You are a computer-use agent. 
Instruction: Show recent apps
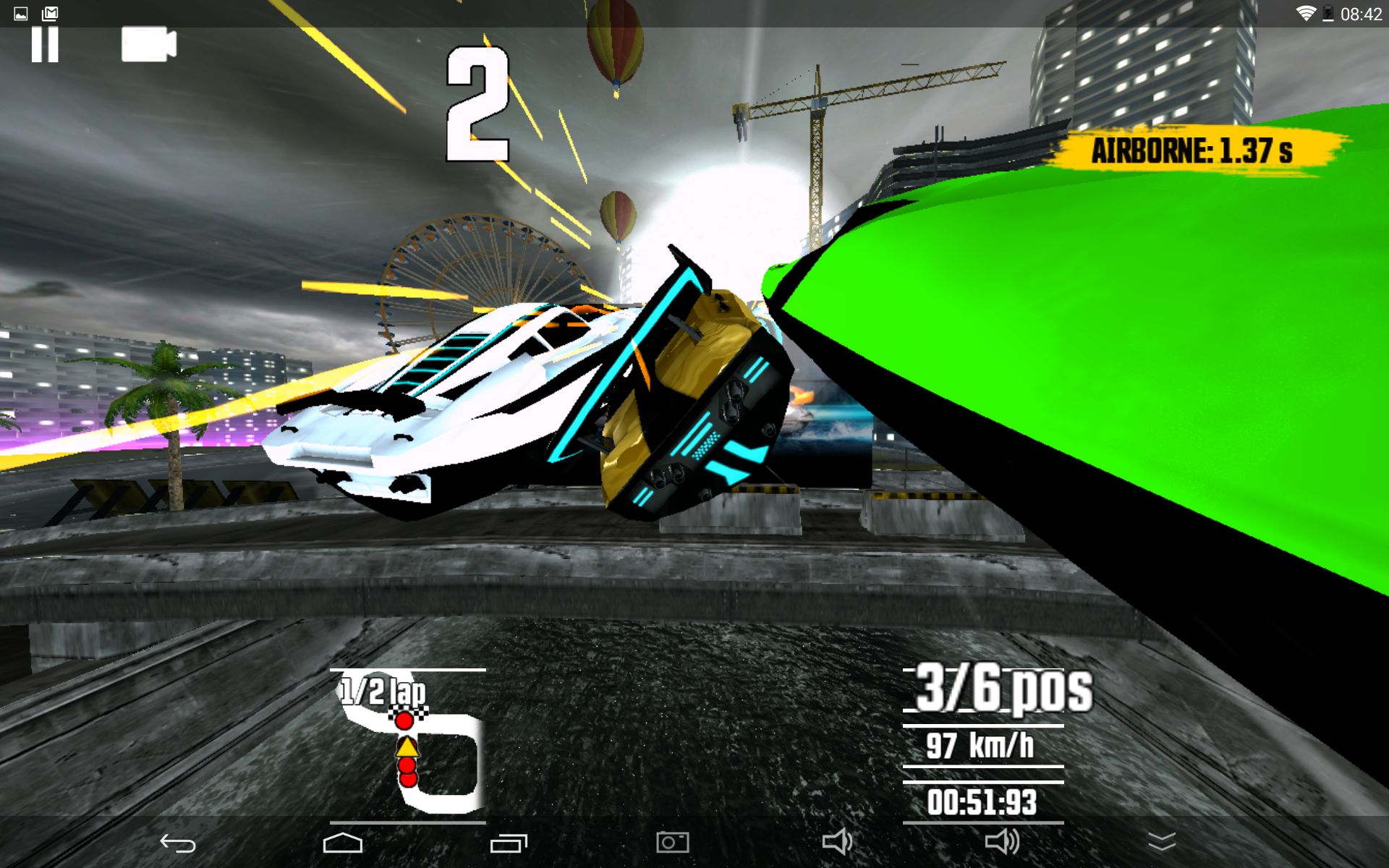[x=509, y=843]
